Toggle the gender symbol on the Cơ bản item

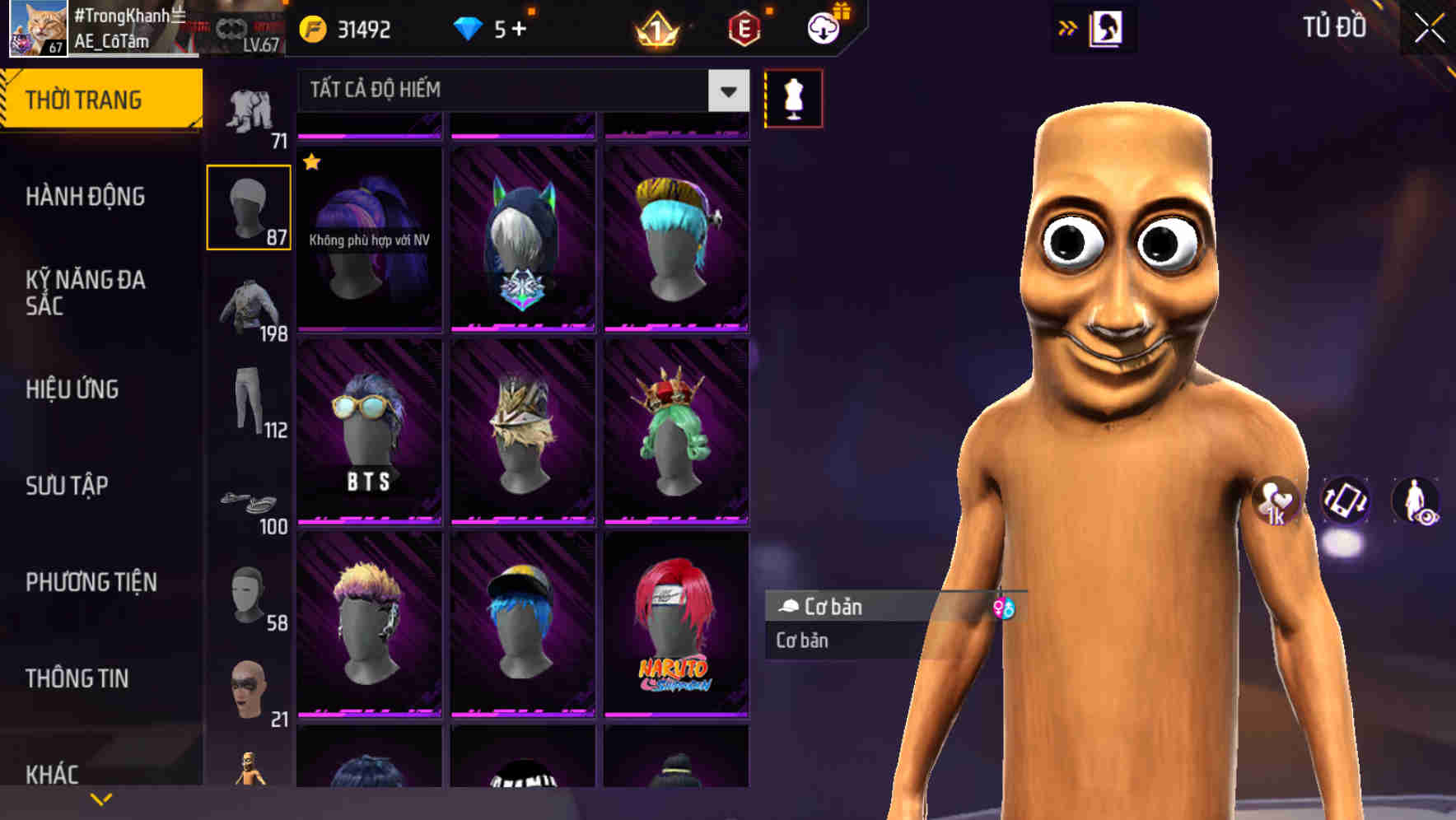pos(1006,607)
